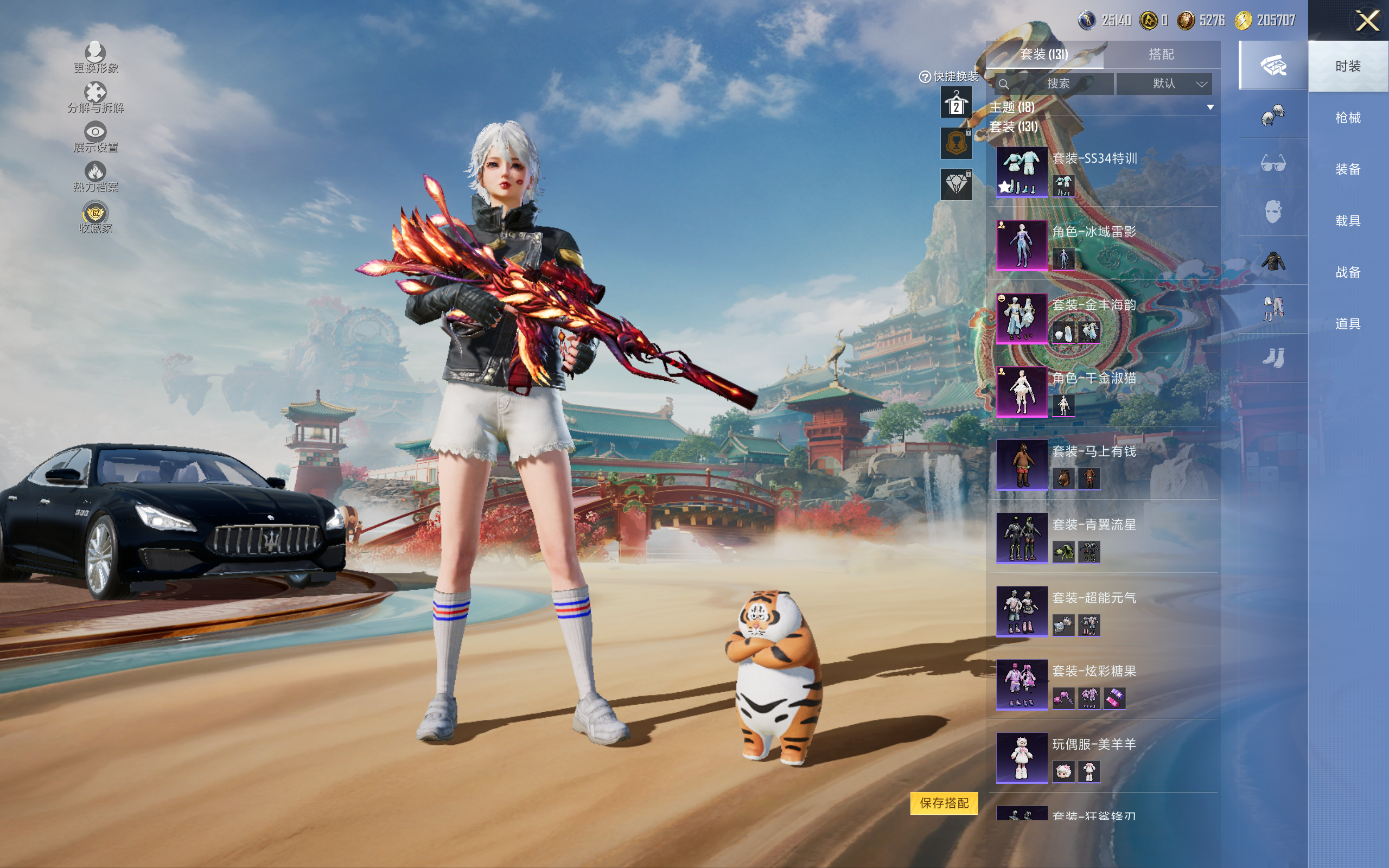Open the 收藏家 collector page

coord(95,218)
